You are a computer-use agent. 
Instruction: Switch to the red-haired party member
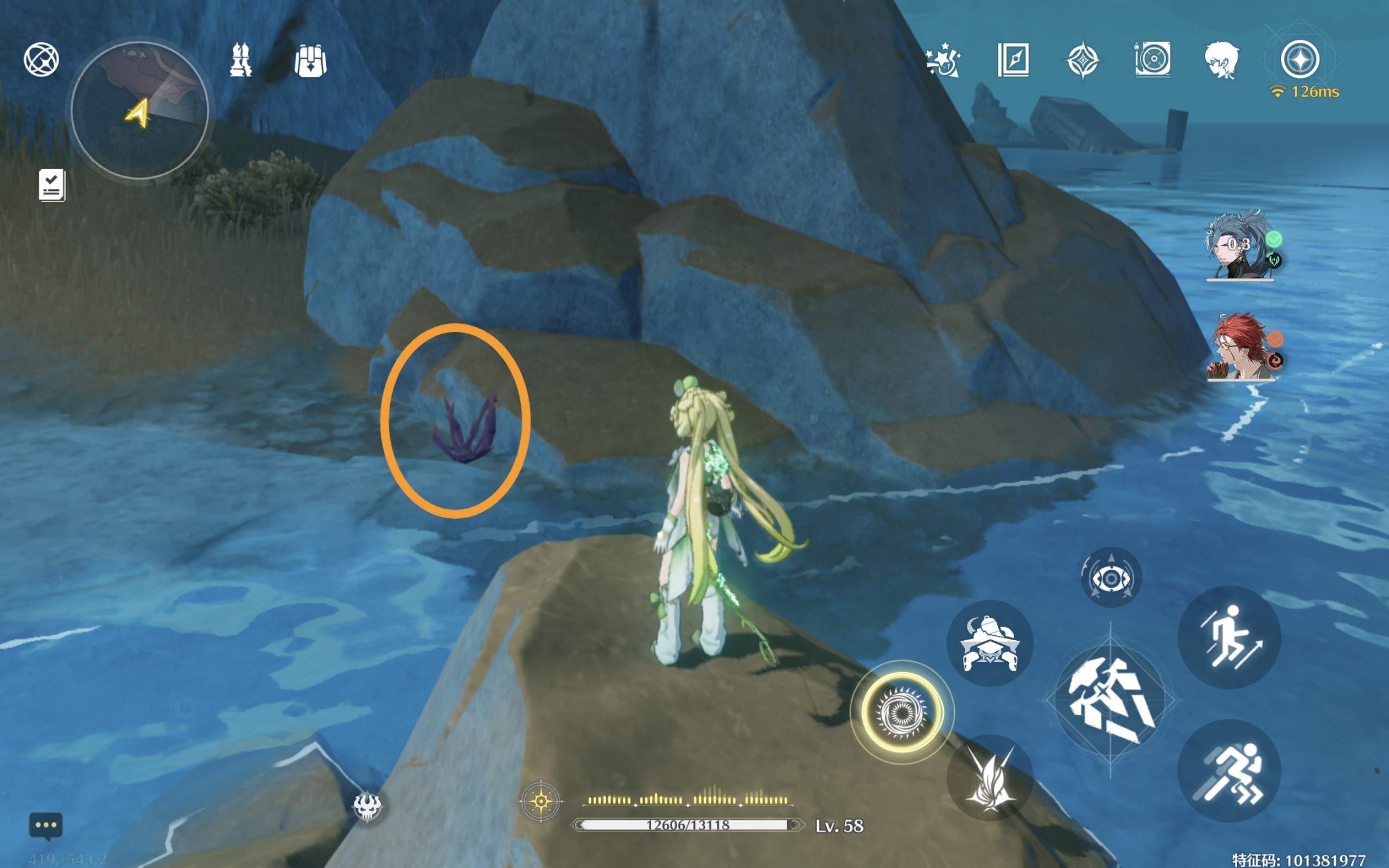pyautogui.click(x=1240, y=347)
